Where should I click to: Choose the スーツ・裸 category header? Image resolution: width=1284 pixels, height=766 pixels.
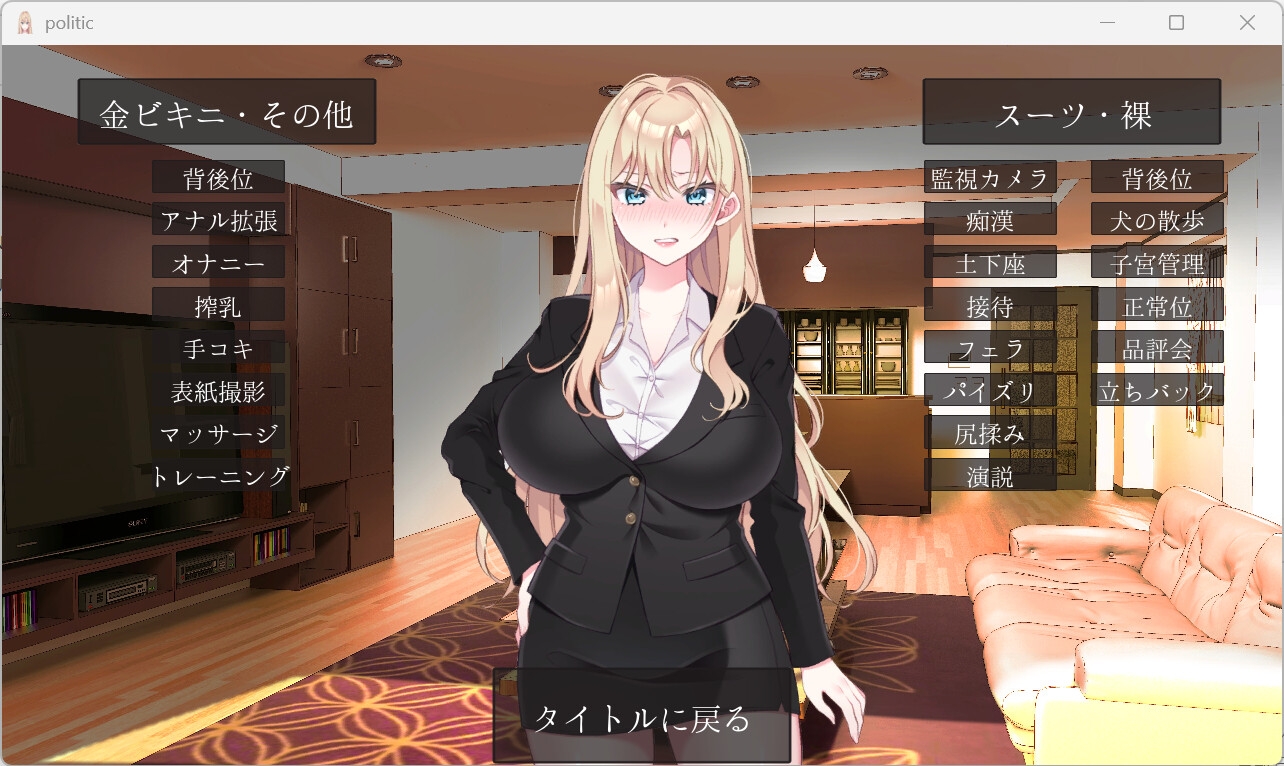[1071, 113]
